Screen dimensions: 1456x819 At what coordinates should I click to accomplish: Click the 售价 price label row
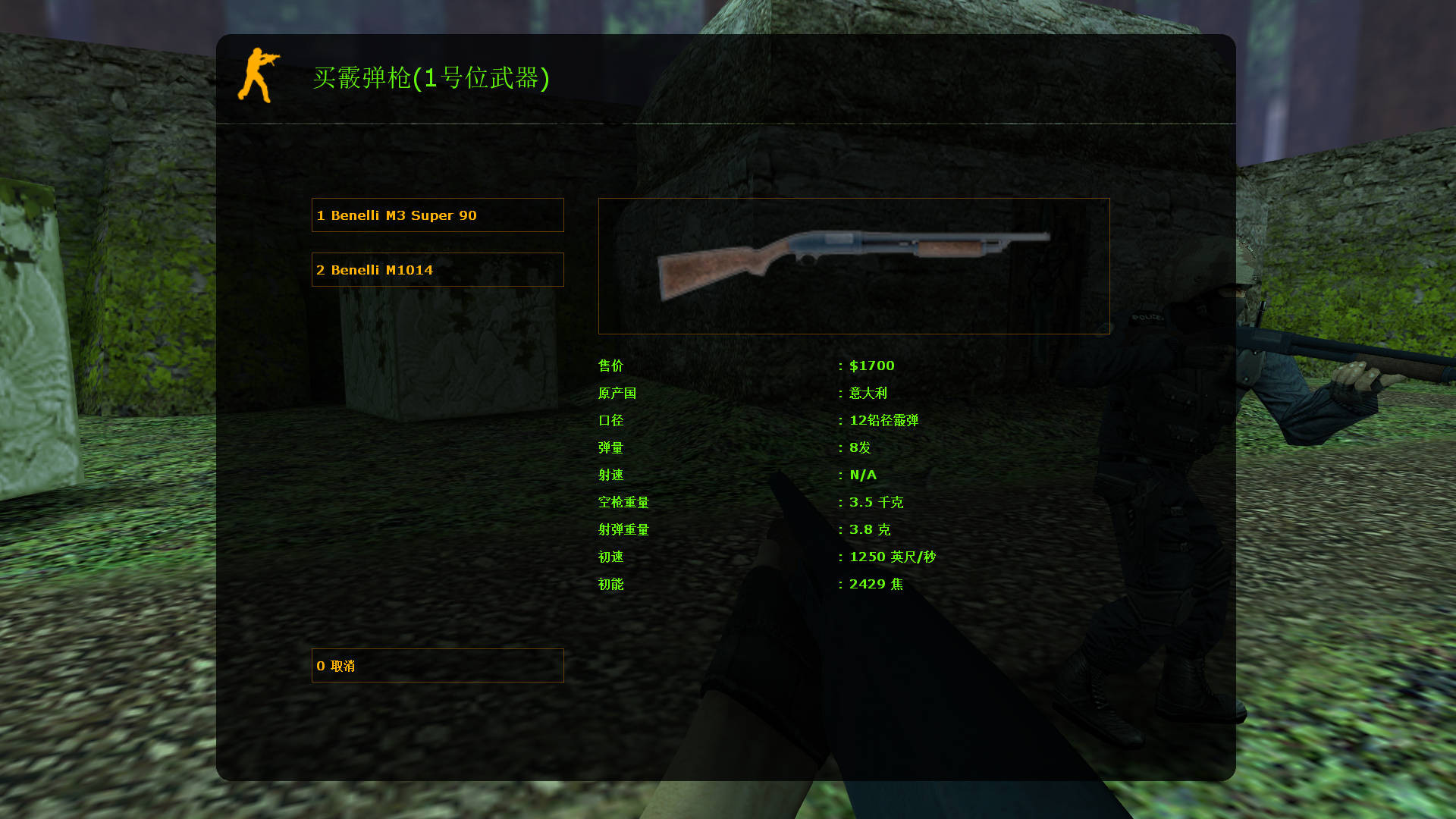(610, 366)
